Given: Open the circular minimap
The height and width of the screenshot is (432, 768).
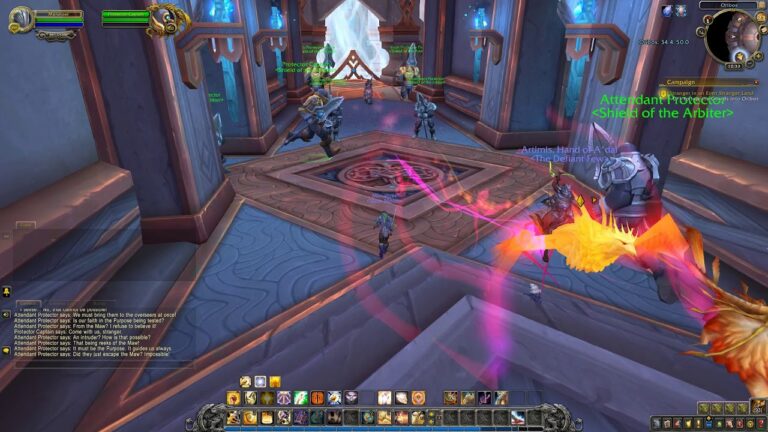Looking at the screenshot, I should pyautogui.click(x=730, y=38).
